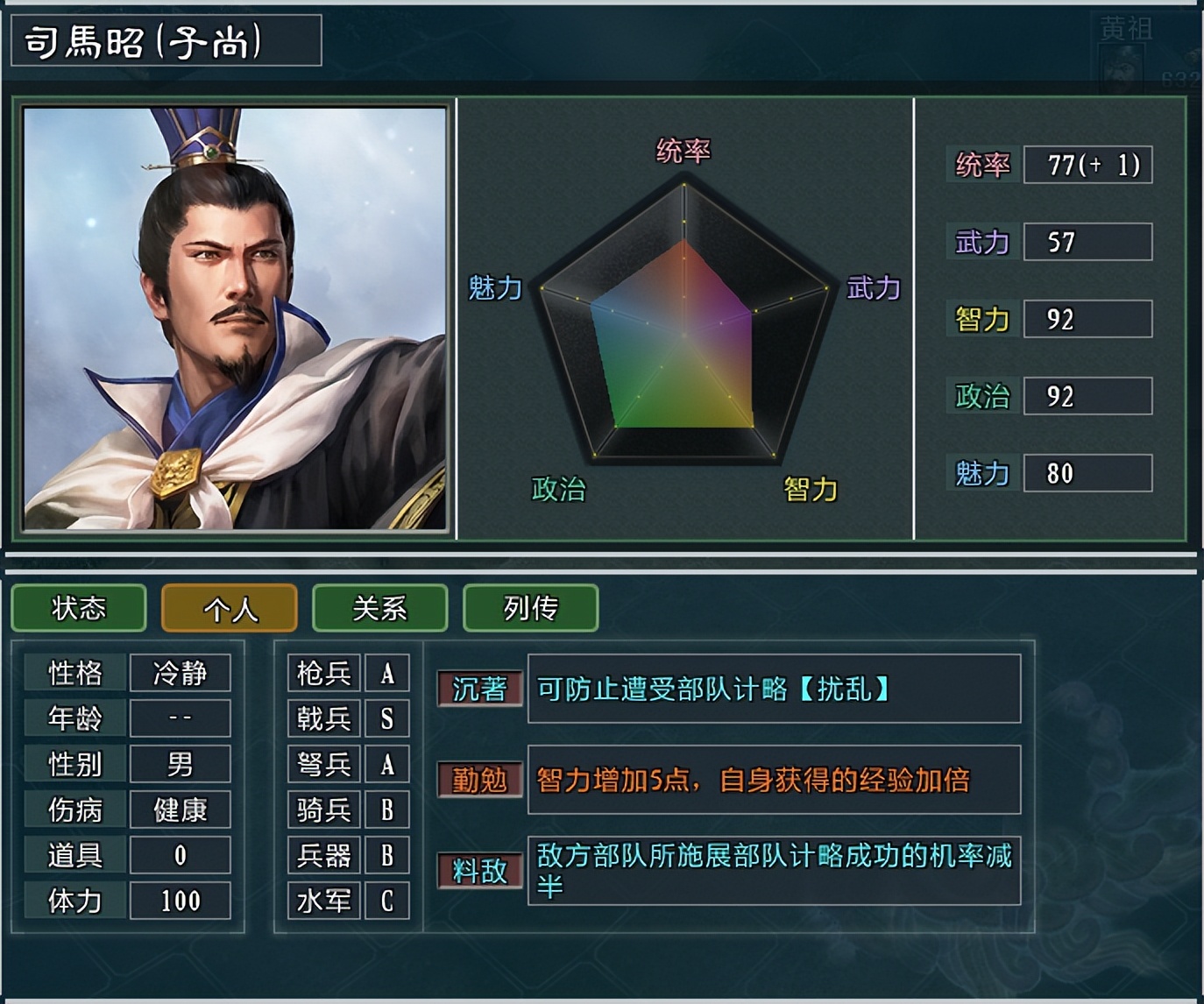Click the 骑兵 B rank cell
This screenshot has width=1204, height=1004.
click(386, 810)
